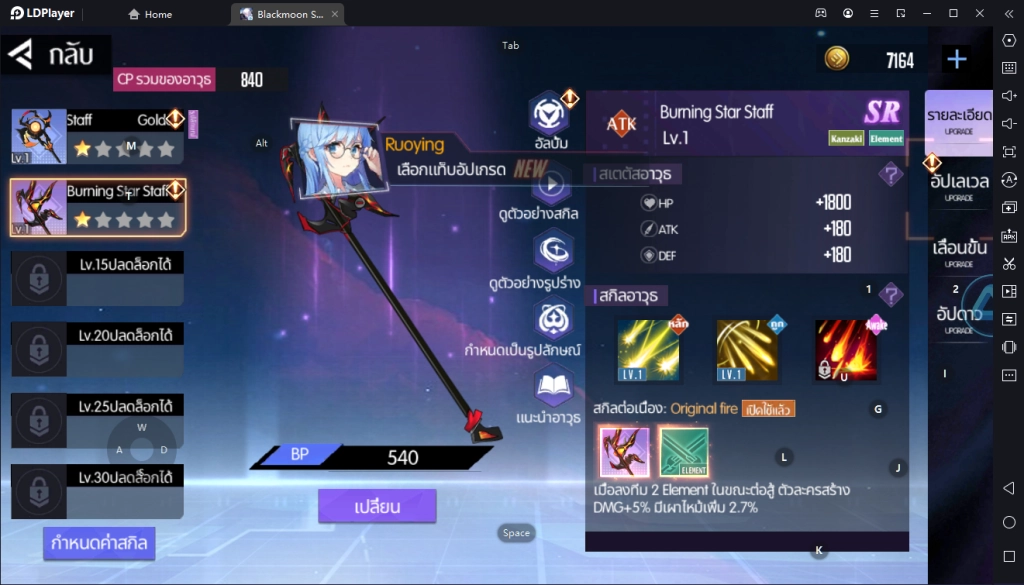The width and height of the screenshot is (1024, 585).
Task: Select the Element combo skill icon
Action: point(684,452)
